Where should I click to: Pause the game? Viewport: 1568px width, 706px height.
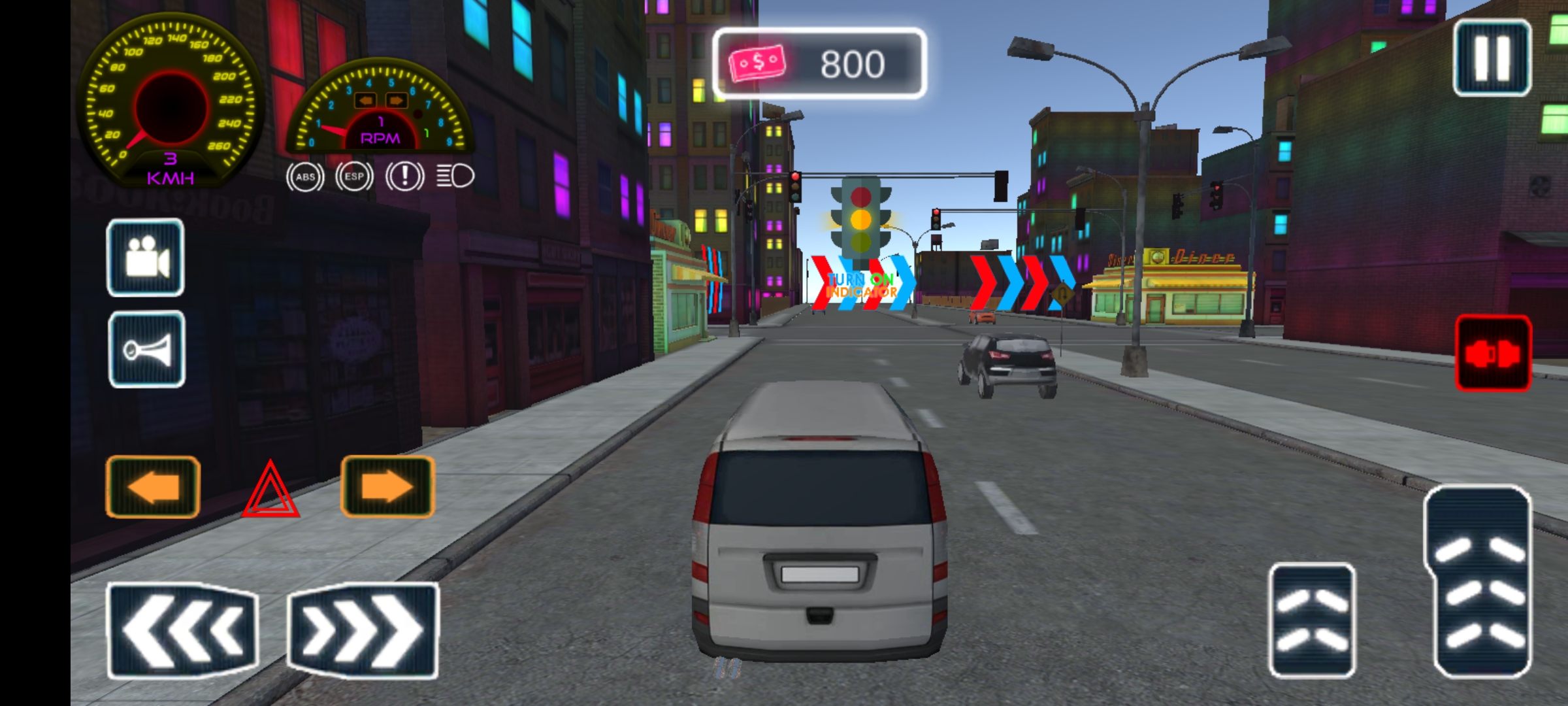click(1492, 58)
